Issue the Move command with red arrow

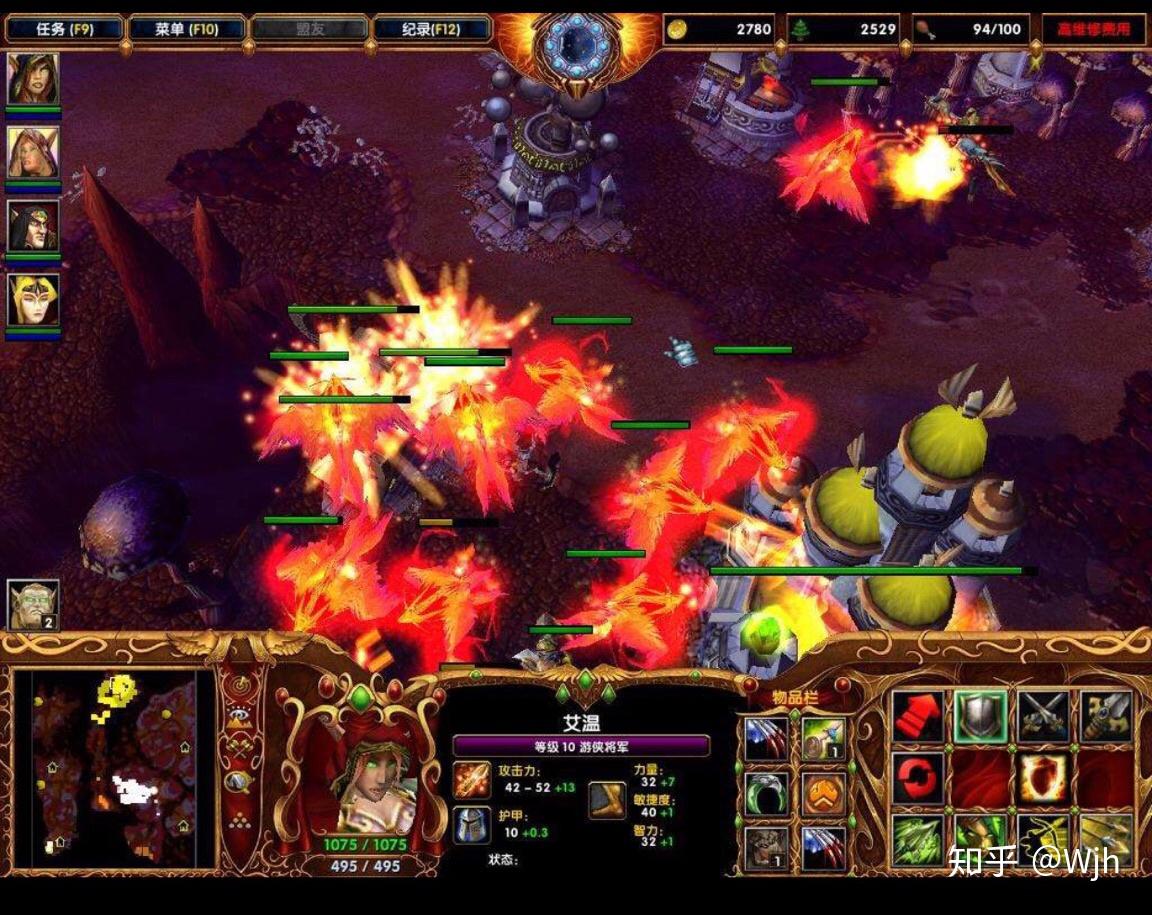(918, 716)
